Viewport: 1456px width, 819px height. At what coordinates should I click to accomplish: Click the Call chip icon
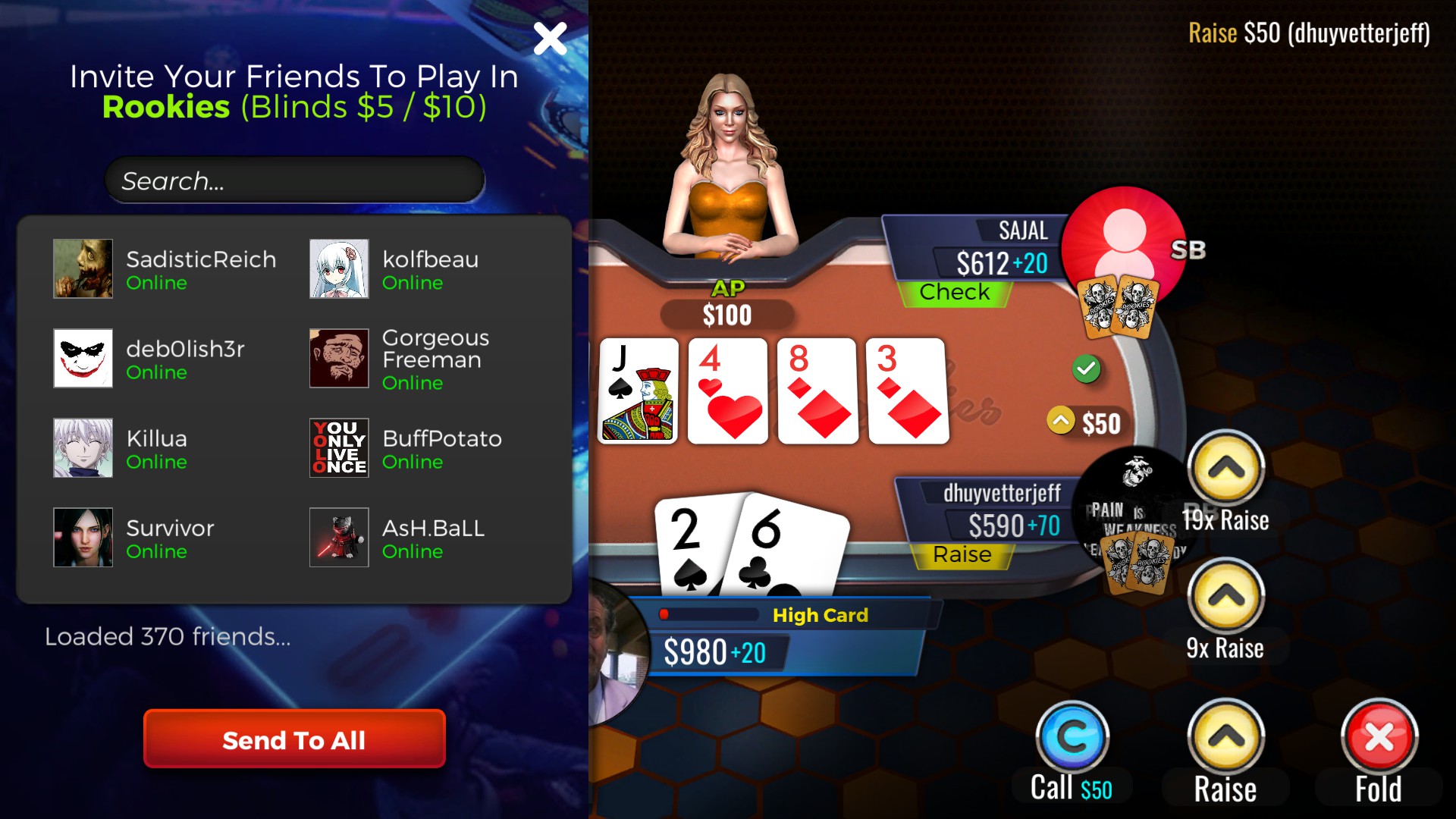click(1072, 736)
